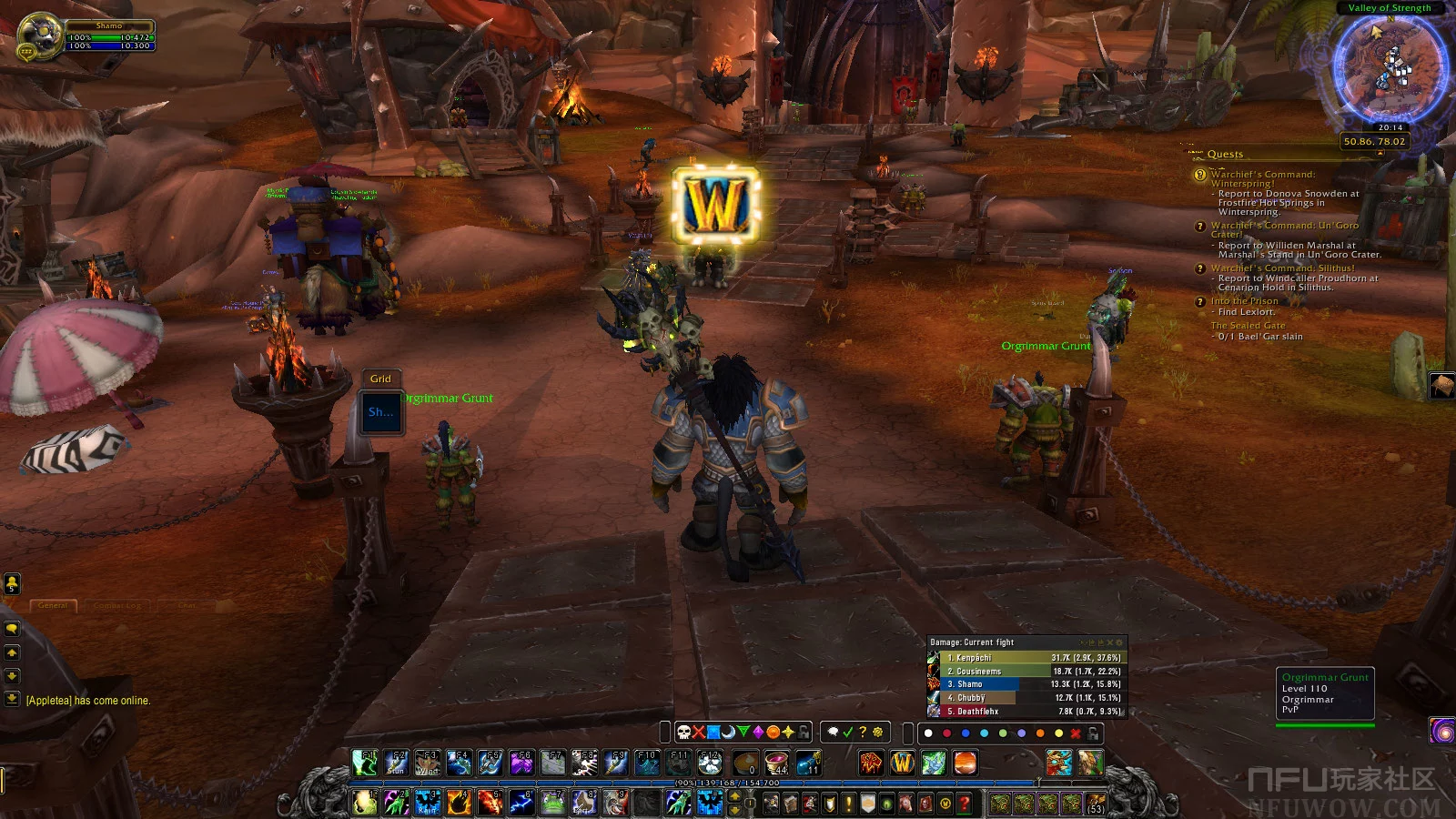Use the WoW token icon on action bar

[902, 763]
